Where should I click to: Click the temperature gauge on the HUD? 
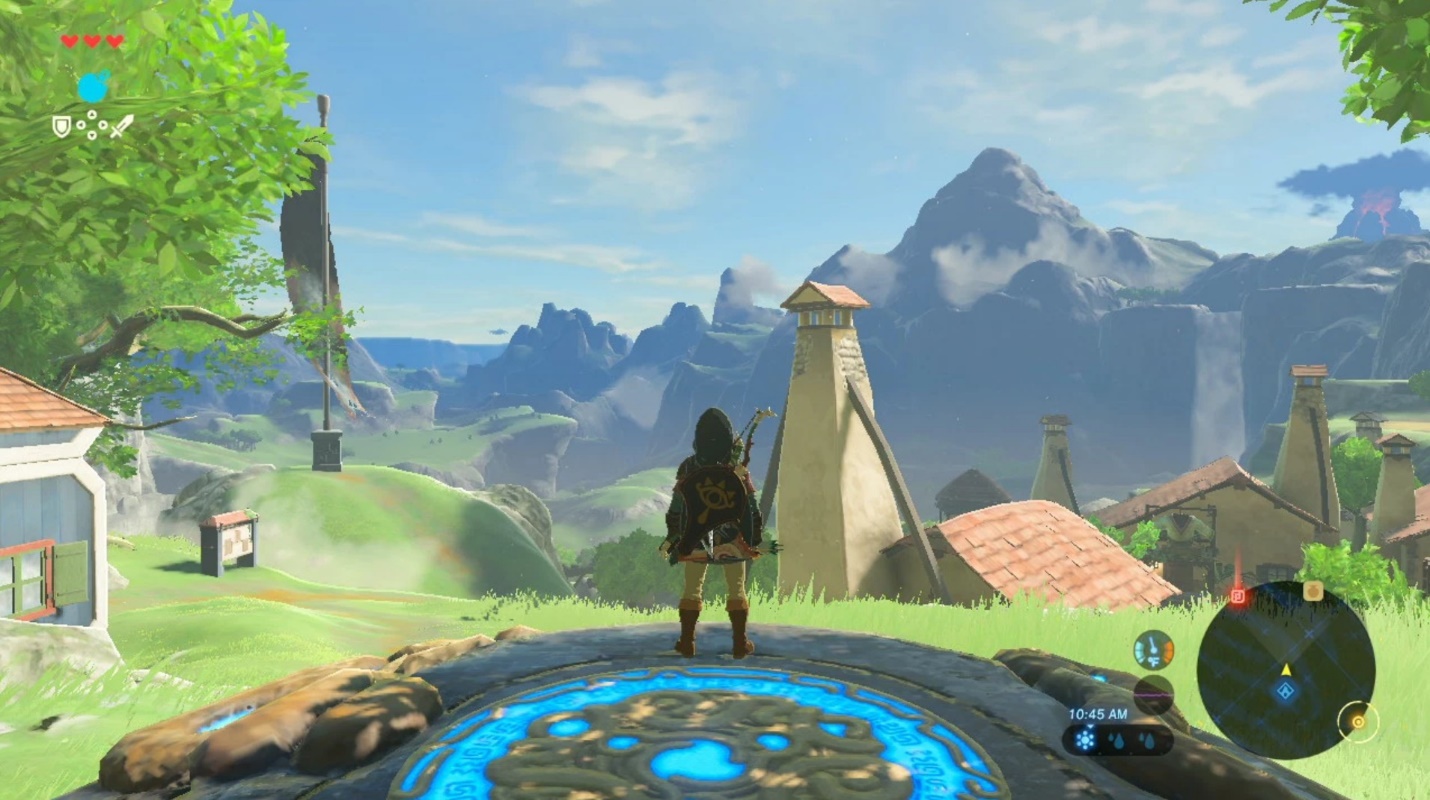[1153, 648]
